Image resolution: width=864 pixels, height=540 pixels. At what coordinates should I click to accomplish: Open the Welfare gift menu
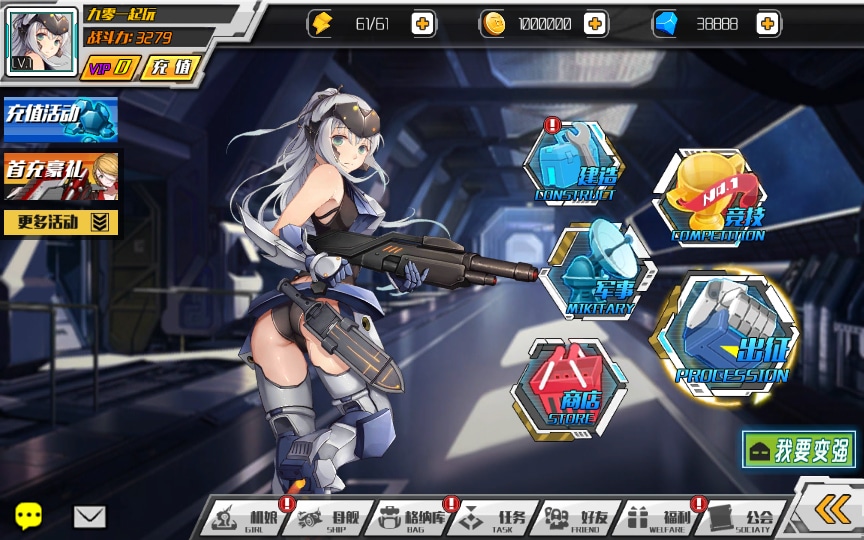coord(659,518)
